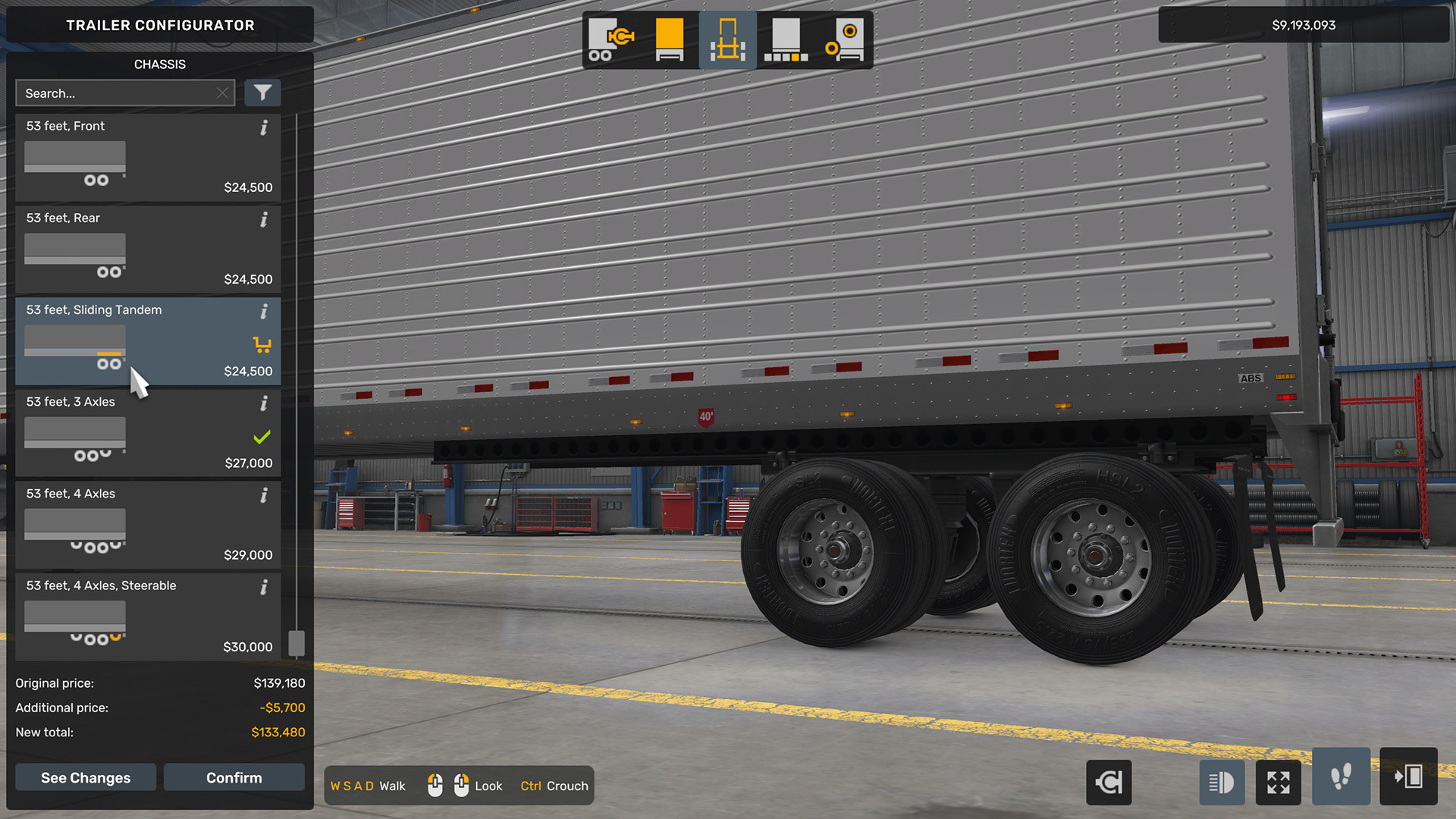Select the 53 feet, Front chassis
The height and width of the screenshot is (819, 1456).
click(x=148, y=158)
